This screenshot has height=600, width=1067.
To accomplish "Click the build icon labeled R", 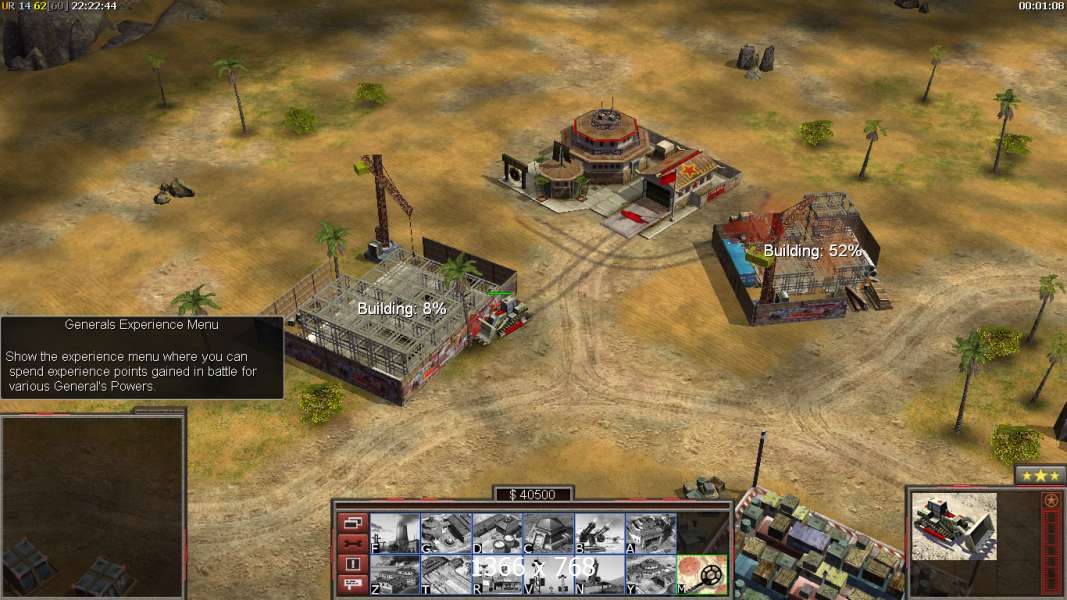I will coord(497,574).
